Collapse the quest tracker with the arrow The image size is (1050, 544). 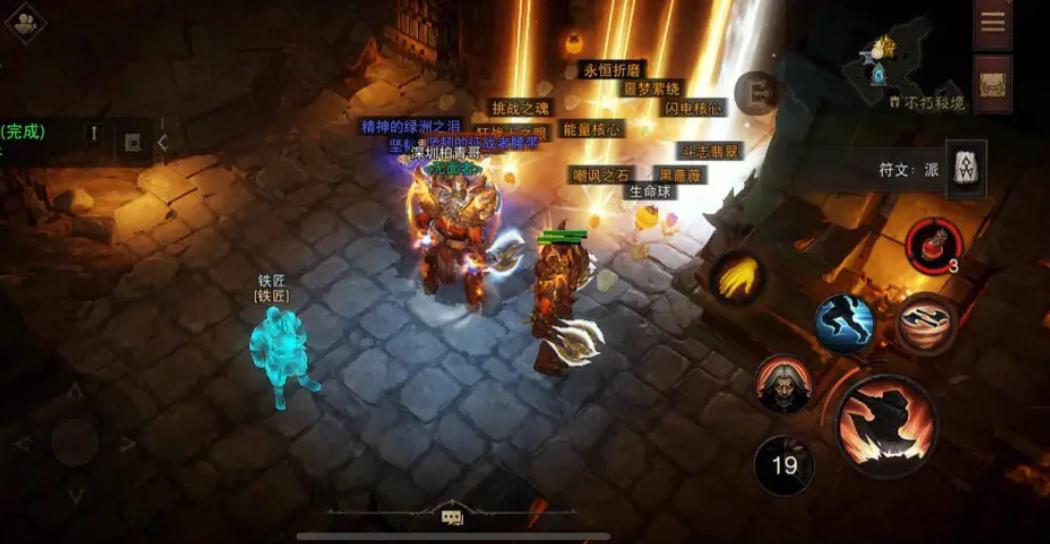(162, 143)
